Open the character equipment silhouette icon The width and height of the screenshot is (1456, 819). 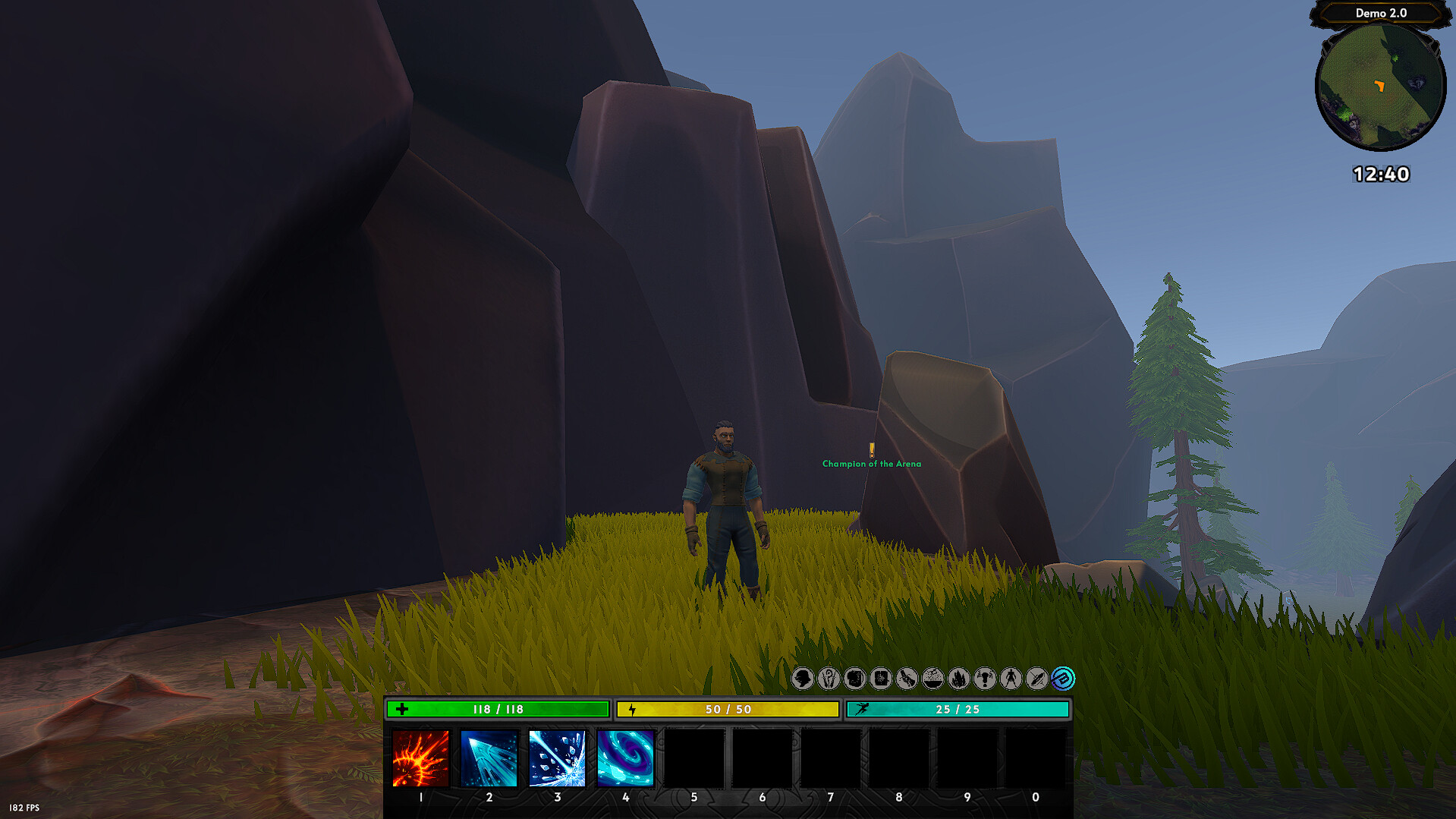(x=1008, y=680)
